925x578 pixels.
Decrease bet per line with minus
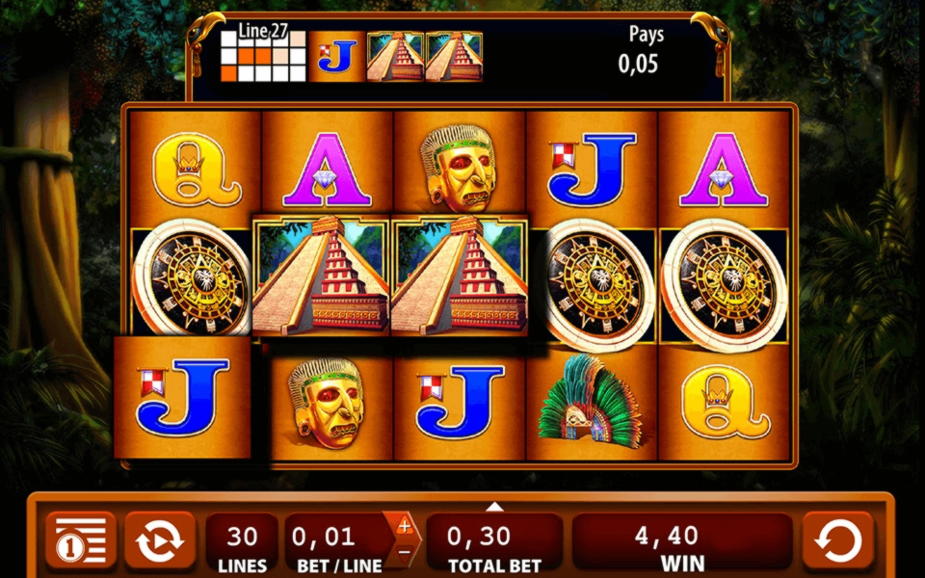click(x=404, y=551)
